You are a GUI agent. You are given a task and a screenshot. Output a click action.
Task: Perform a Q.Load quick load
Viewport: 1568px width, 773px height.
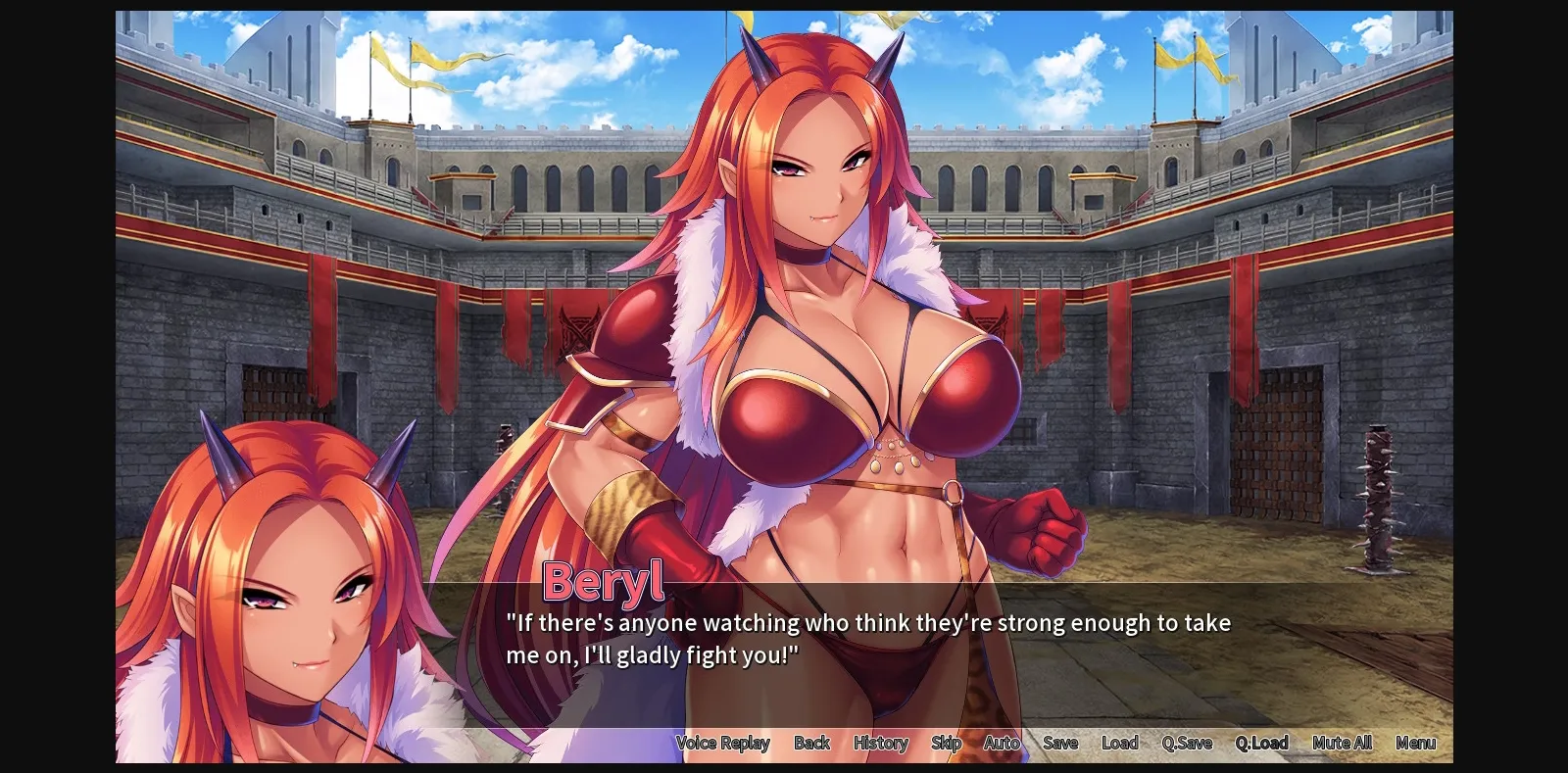[x=1261, y=743]
